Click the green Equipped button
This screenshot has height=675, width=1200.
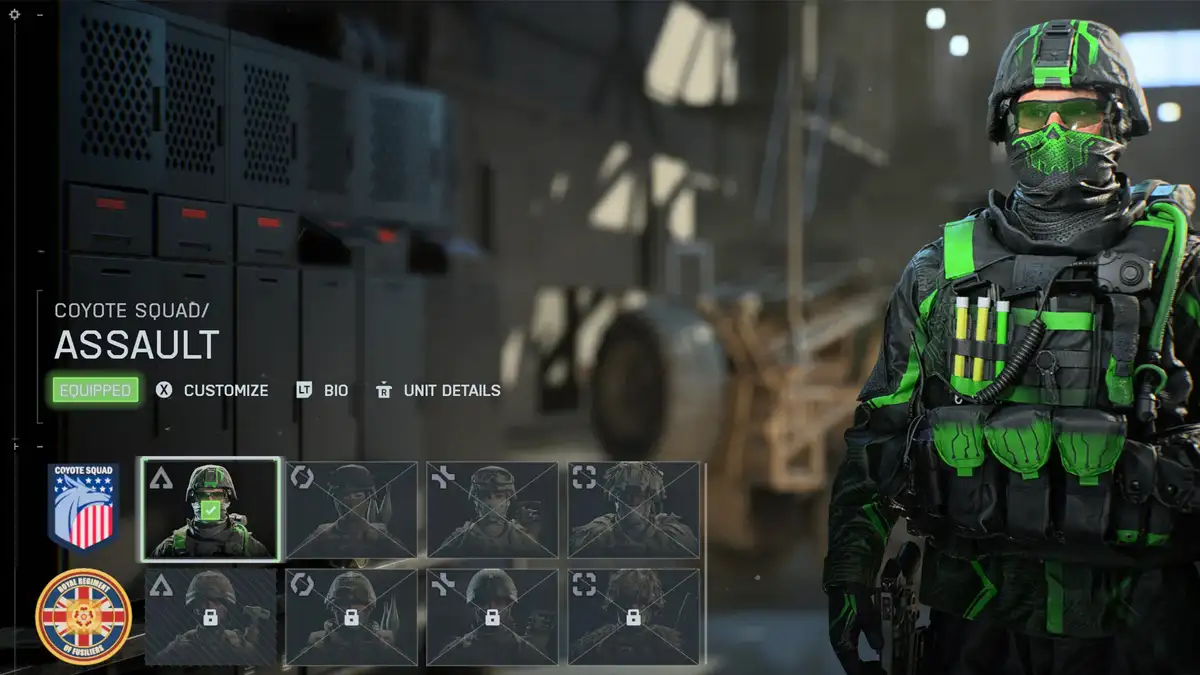pos(96,390)
